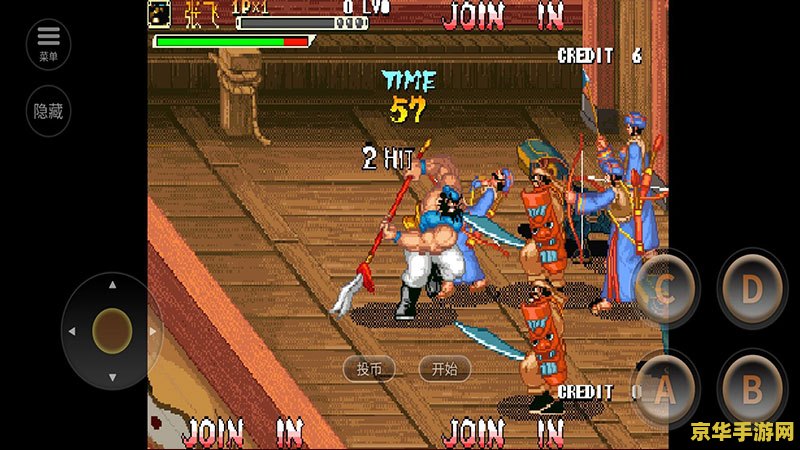Activate the C action button
This screenshot has height=450, width=800.
[x=666, y=289]
